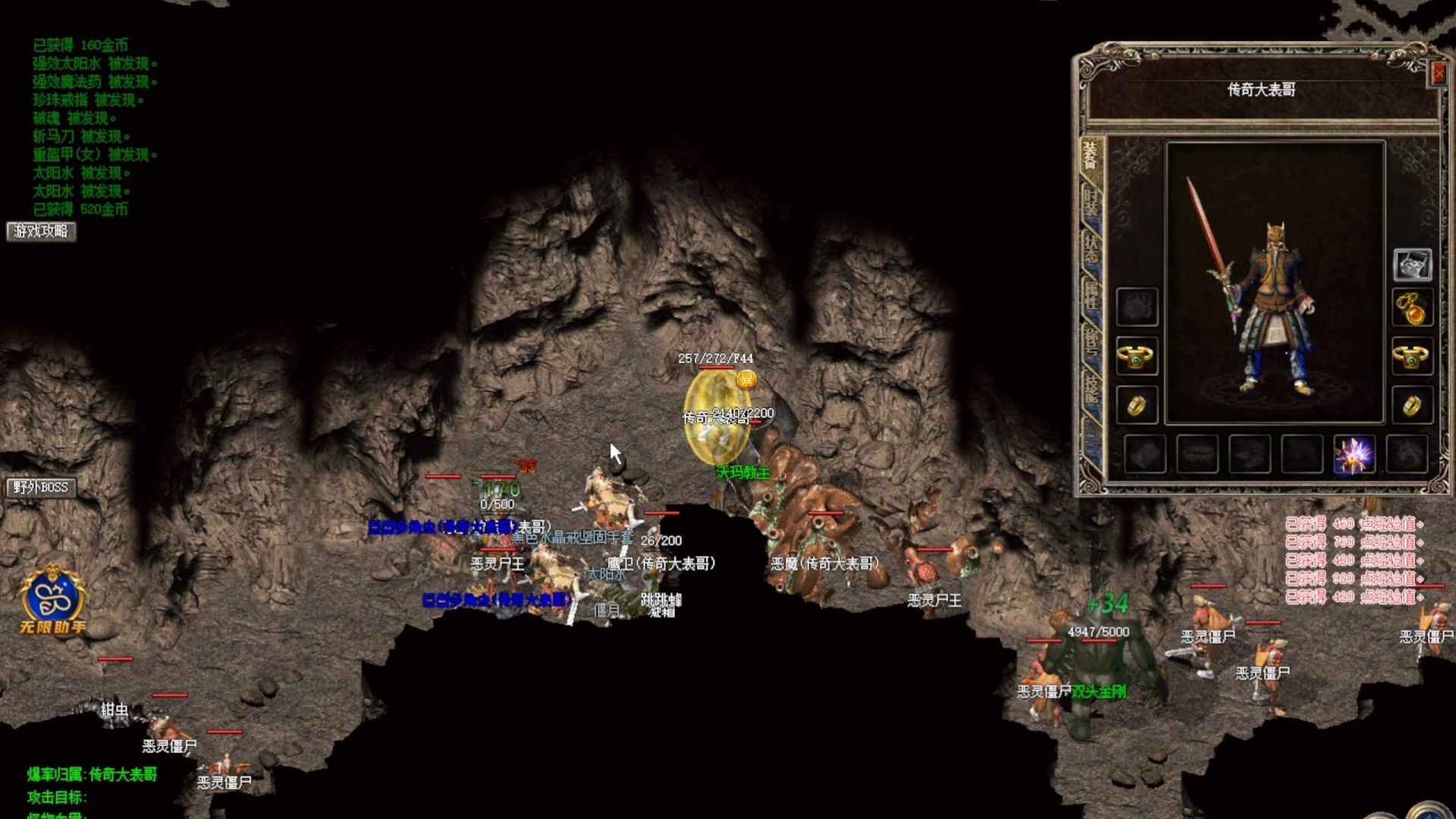Select the purple crystal item slot
Screen dimensions: 1456x819
point(1354,455)
